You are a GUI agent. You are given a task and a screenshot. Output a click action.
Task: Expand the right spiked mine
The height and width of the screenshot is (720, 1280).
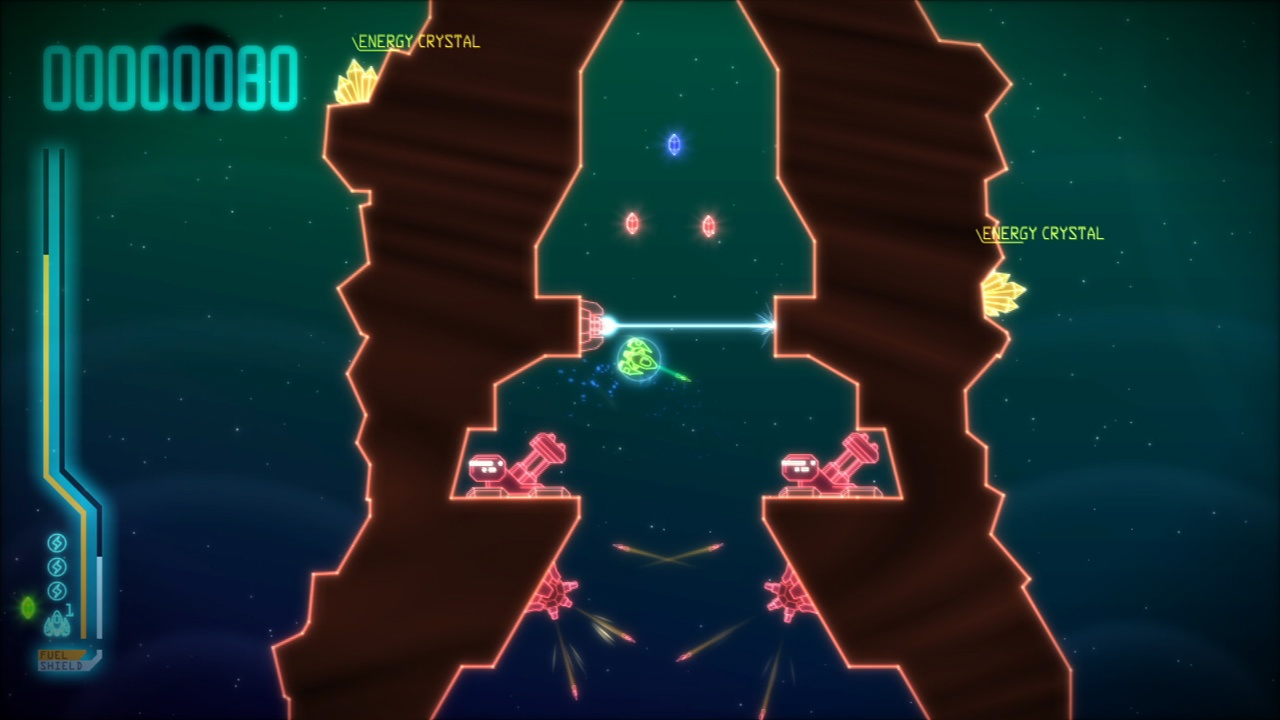click(x=787, y=595)
